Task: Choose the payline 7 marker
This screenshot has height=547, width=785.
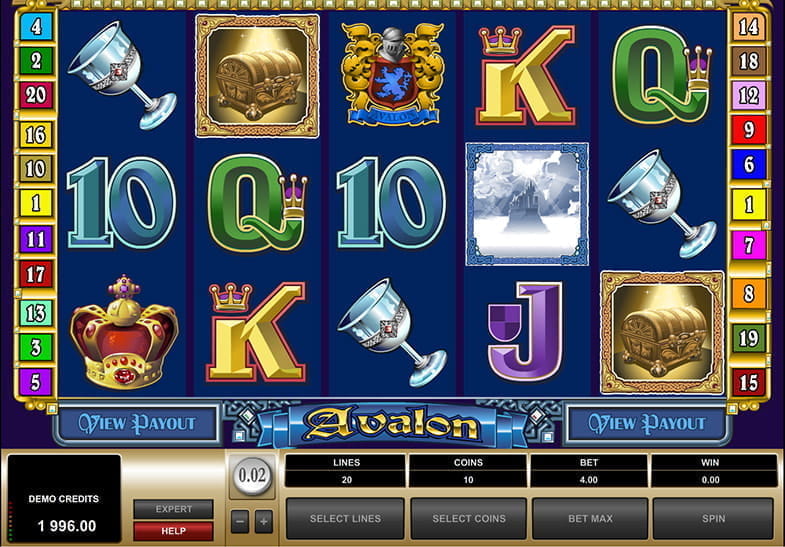Action: coord(748,243)
